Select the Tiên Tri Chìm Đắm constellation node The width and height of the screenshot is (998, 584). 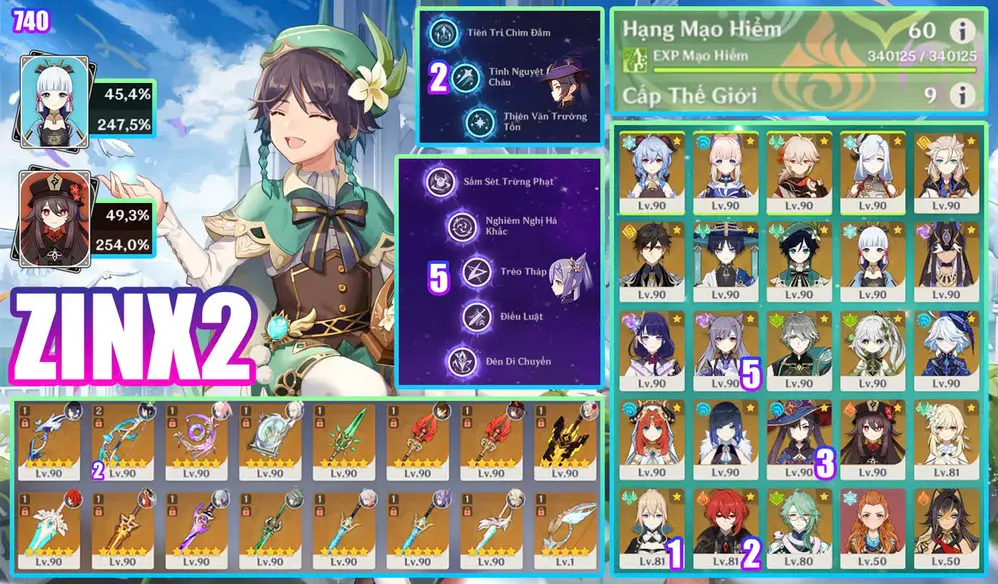point(444,33)
